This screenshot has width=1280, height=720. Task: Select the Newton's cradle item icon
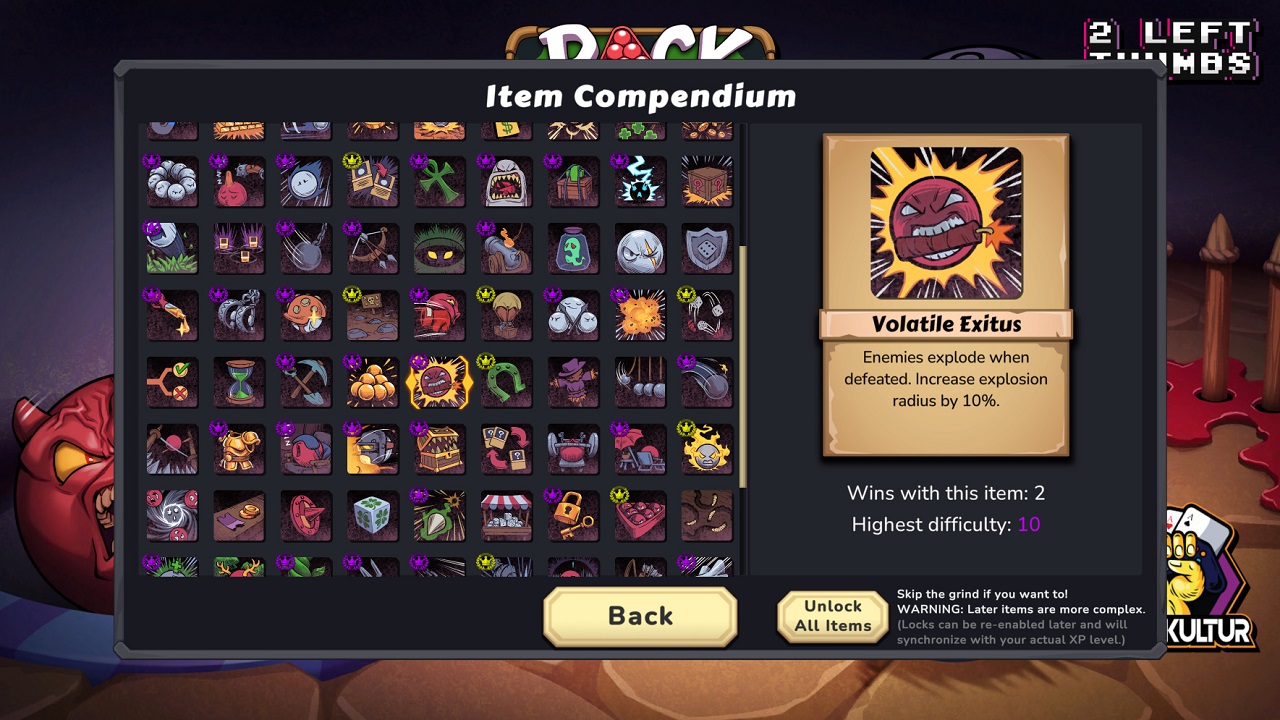click(640, 380)
